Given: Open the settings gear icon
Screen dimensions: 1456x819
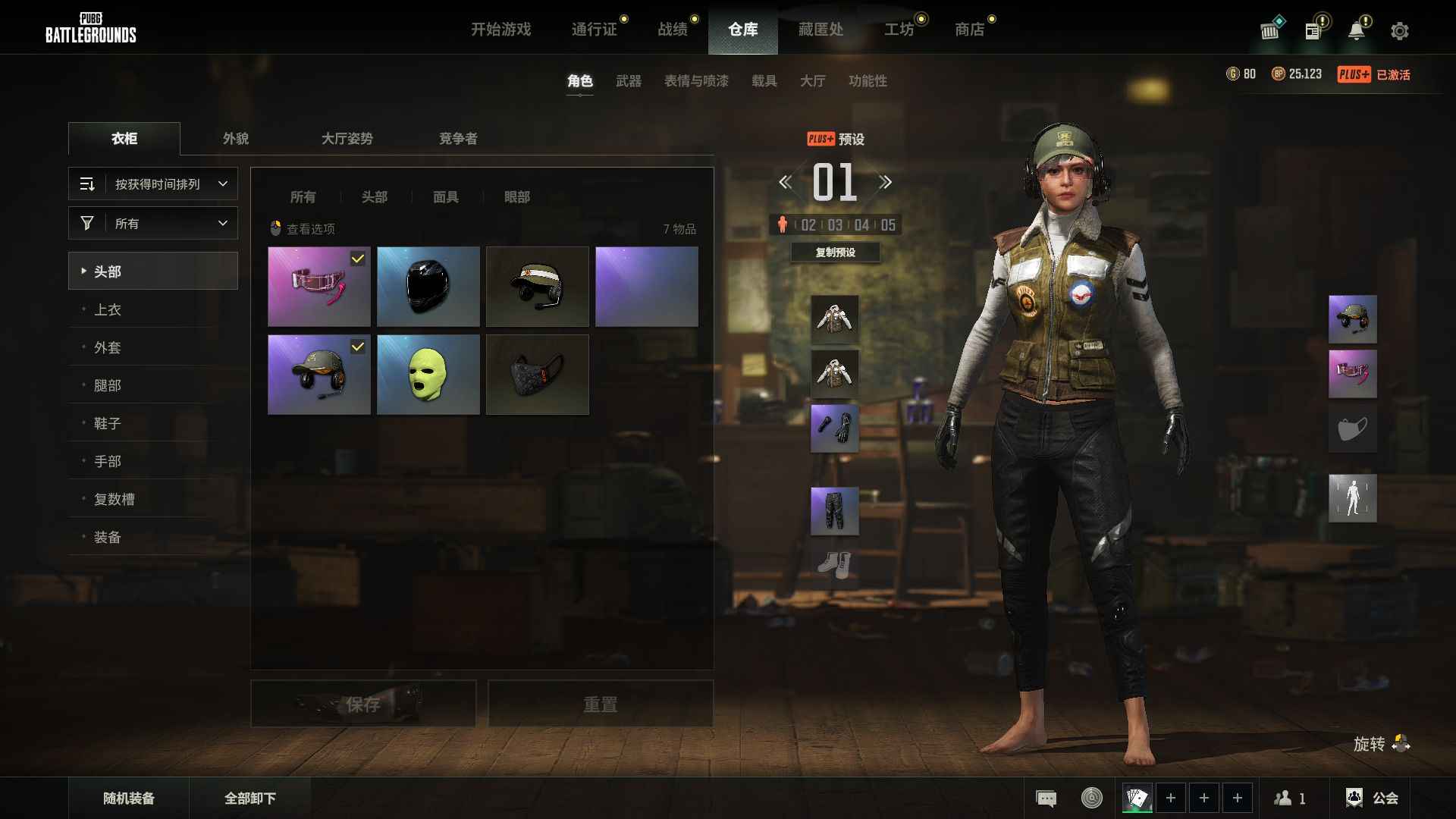Looking at the screenshot, I should [1399, 31].
